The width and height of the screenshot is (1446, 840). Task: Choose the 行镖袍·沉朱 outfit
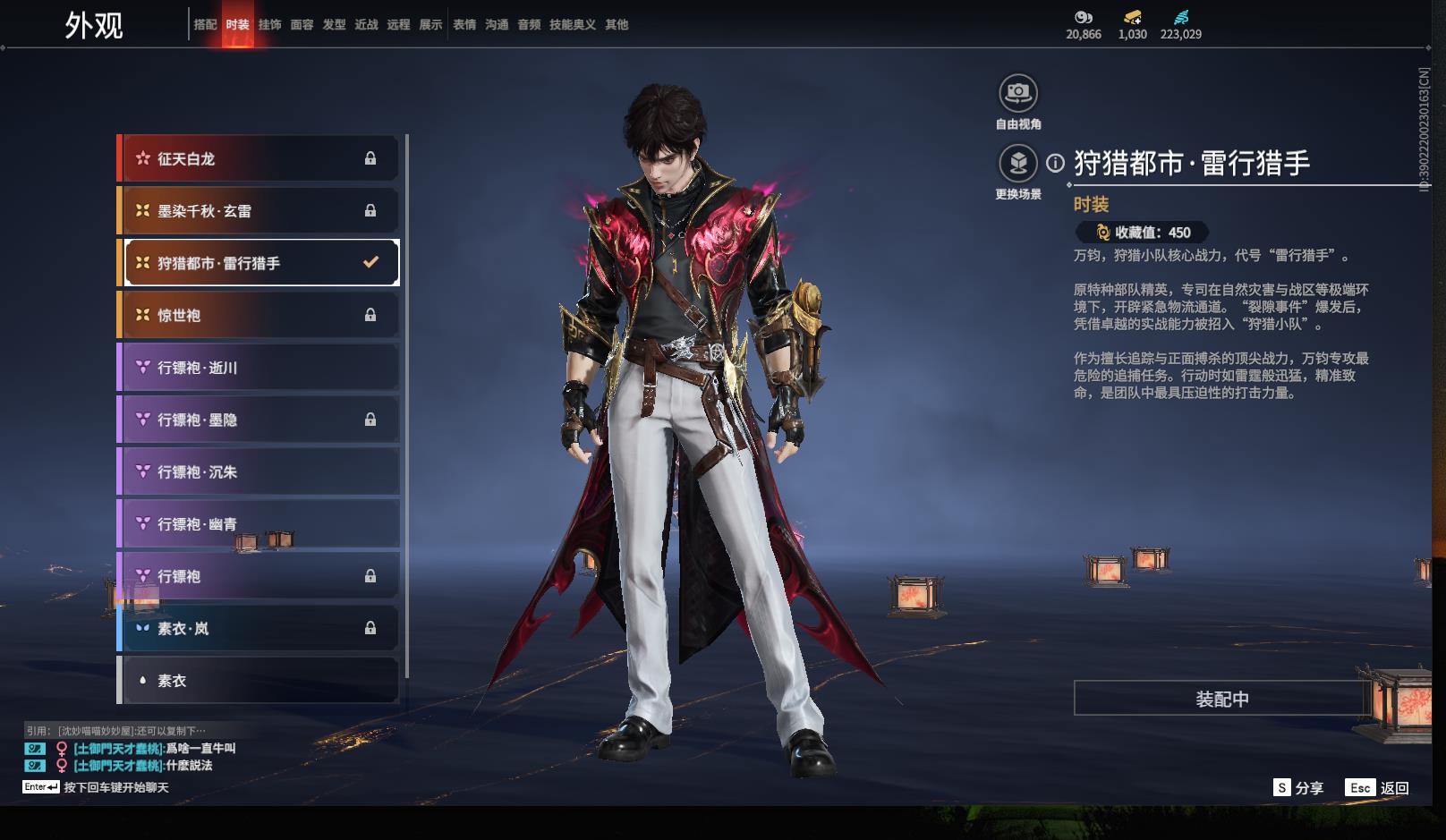[x=259, y=471]
